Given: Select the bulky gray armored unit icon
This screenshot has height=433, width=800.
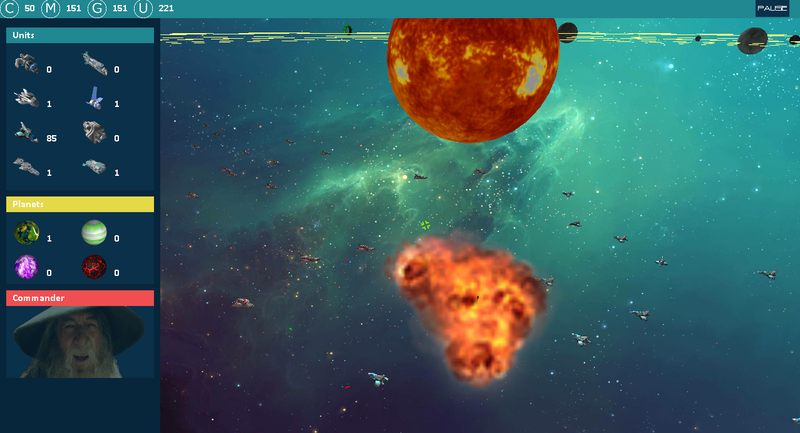Looking at the screenshot, I should tap(94, 132).
